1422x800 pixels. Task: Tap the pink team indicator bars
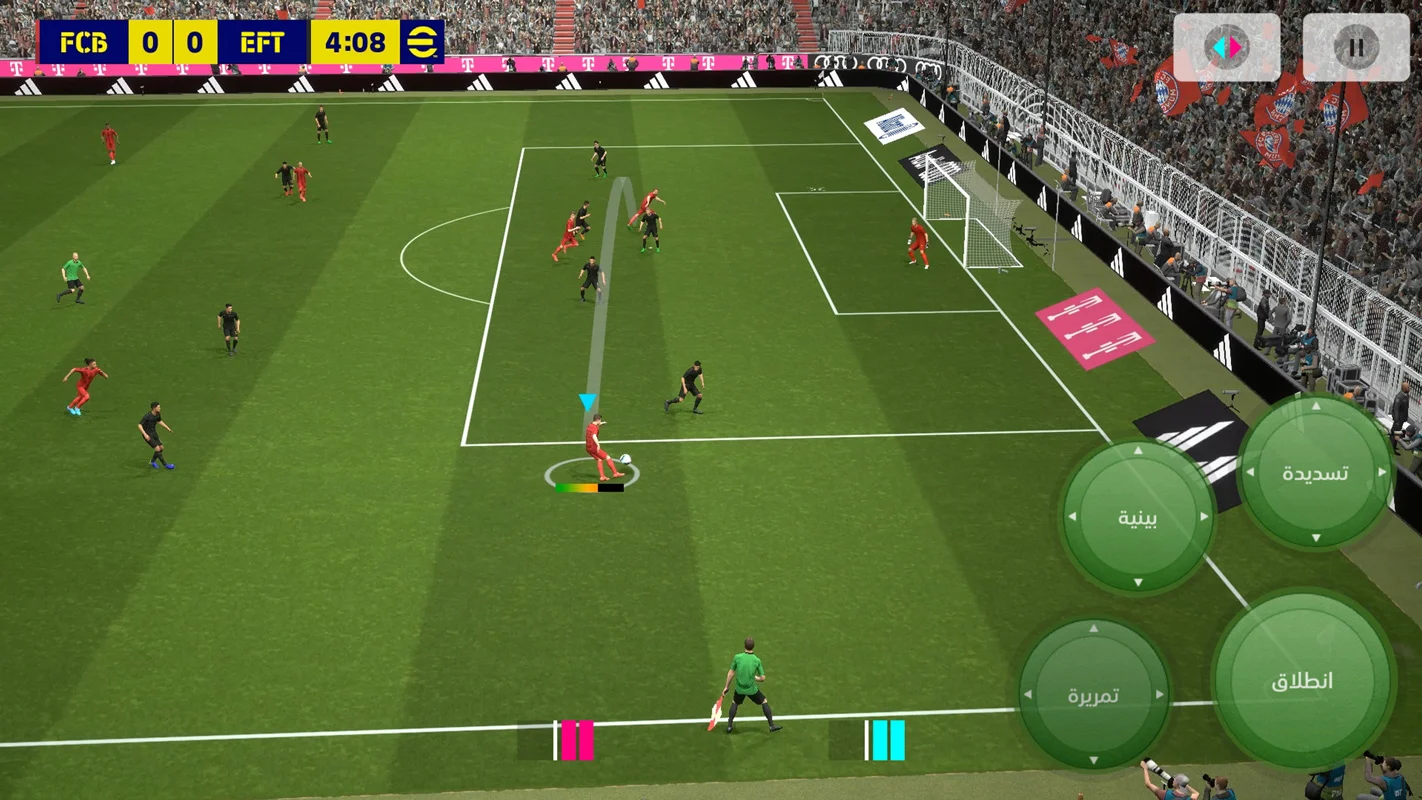[x=577, y=740]
